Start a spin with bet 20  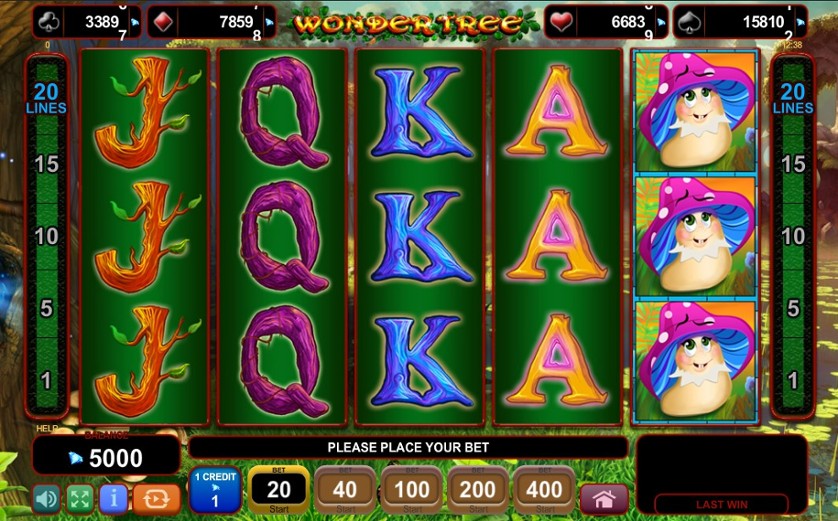pos(278,490)
